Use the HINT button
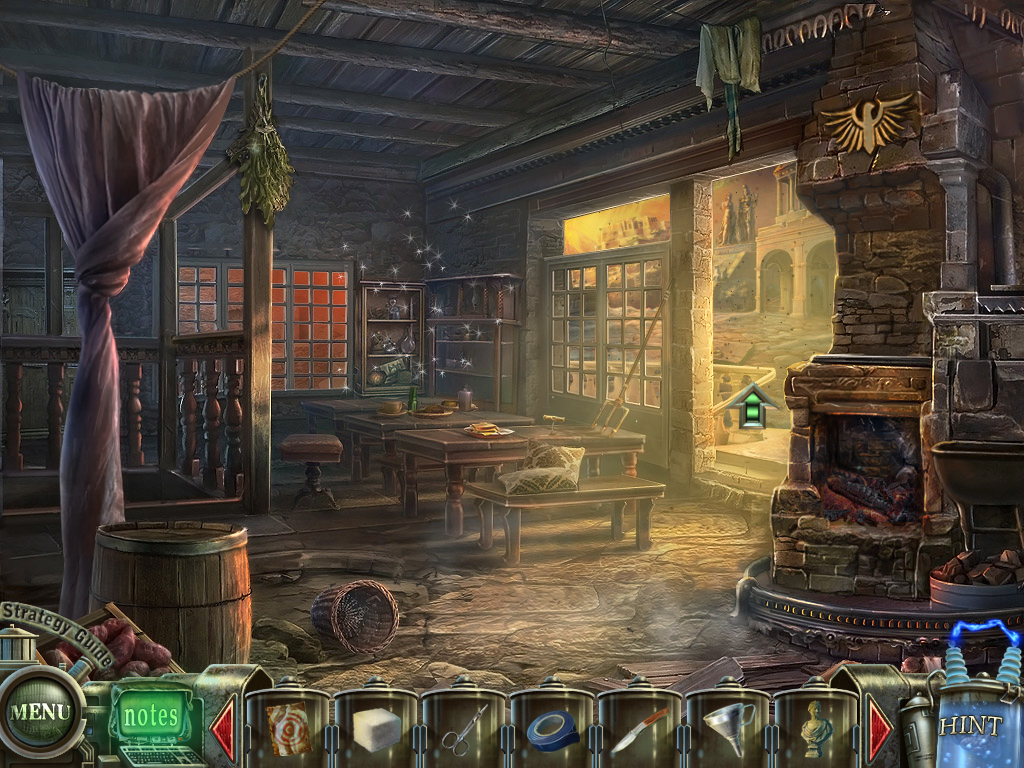The width and height of the screenshot is (1024, 768). click(x=970, y=726)
